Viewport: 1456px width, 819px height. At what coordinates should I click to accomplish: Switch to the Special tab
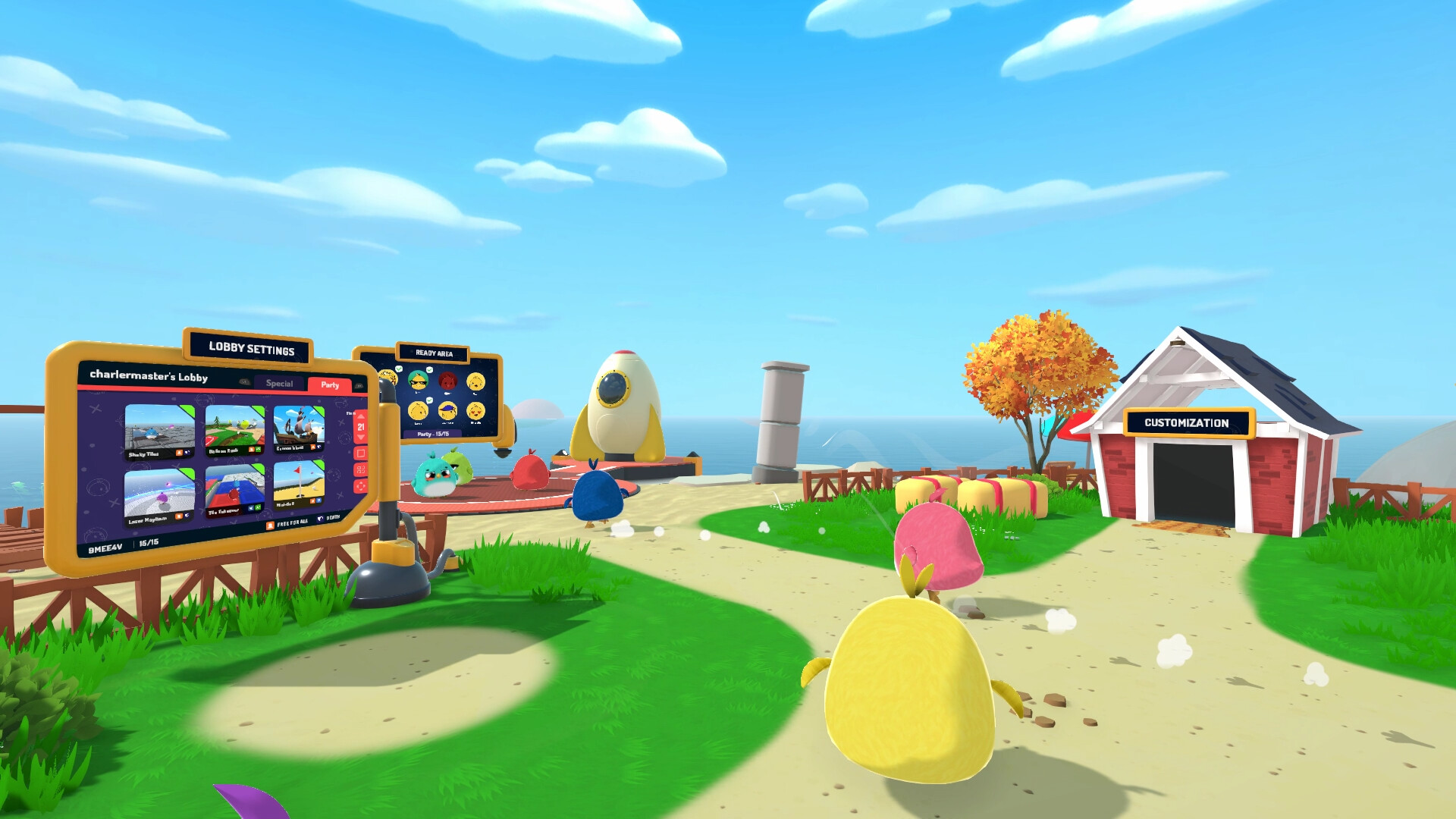[x=279, y=384]
